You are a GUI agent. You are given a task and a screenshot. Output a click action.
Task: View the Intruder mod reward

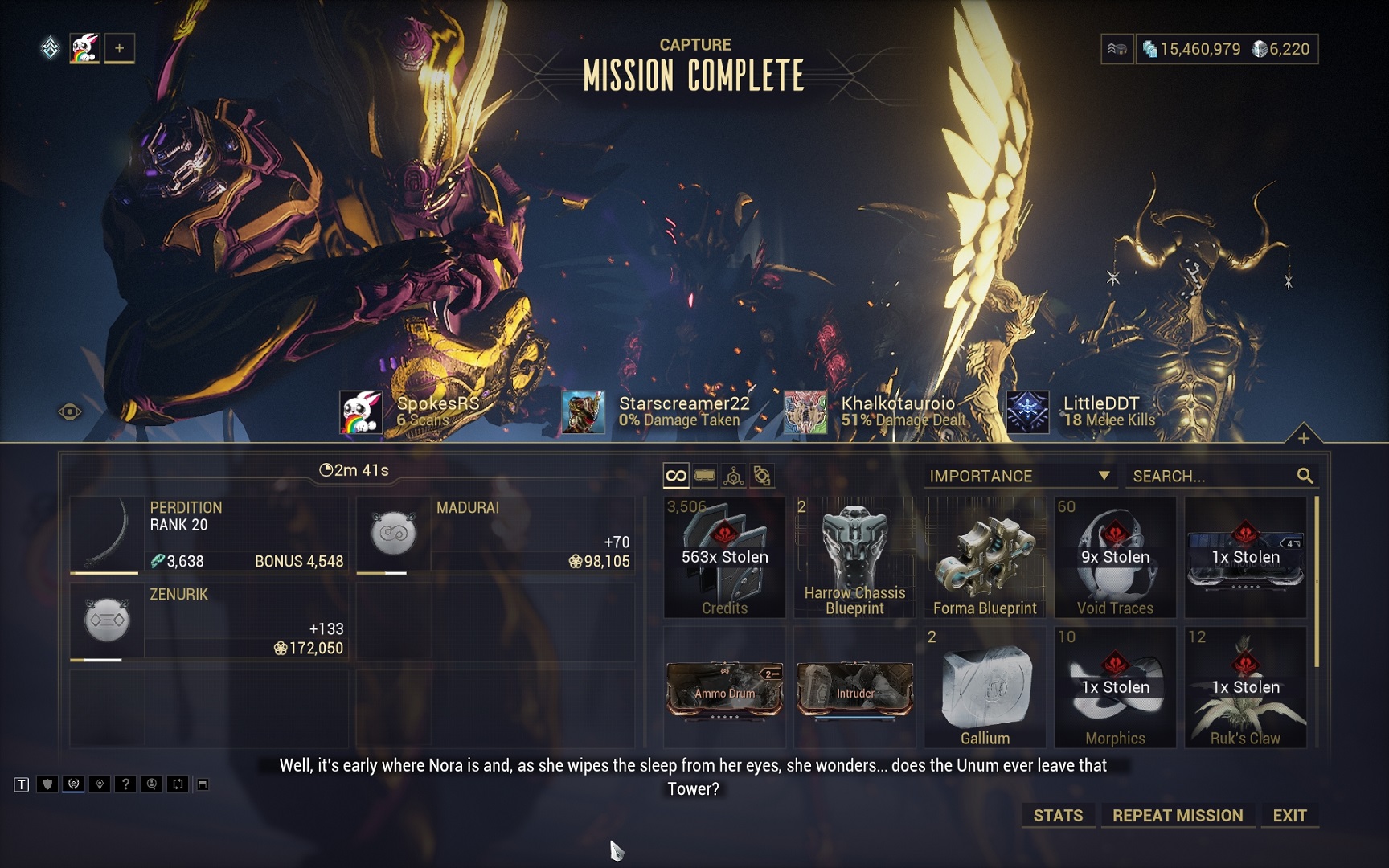854,689
